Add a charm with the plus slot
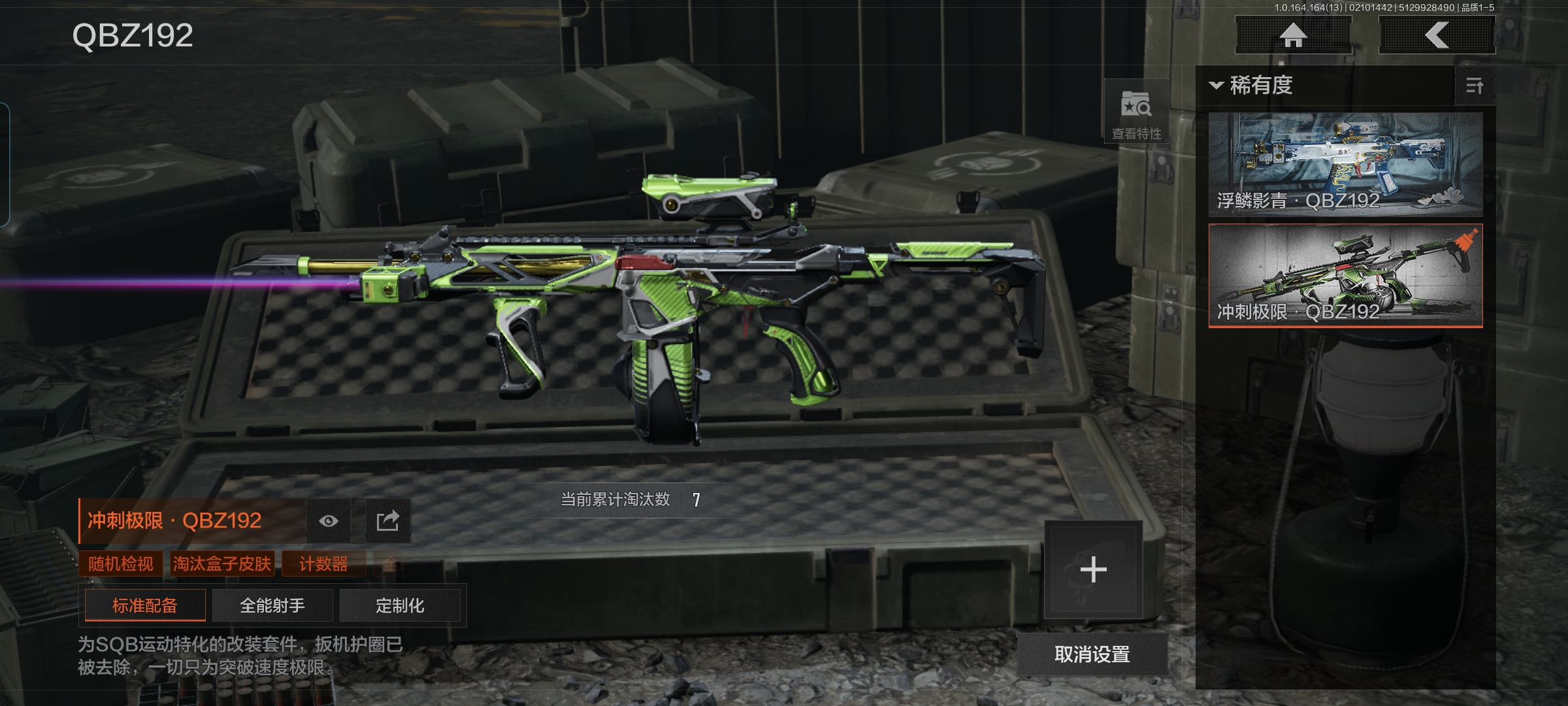This screenshot has width=1568, height=706. coord(1093,569)
